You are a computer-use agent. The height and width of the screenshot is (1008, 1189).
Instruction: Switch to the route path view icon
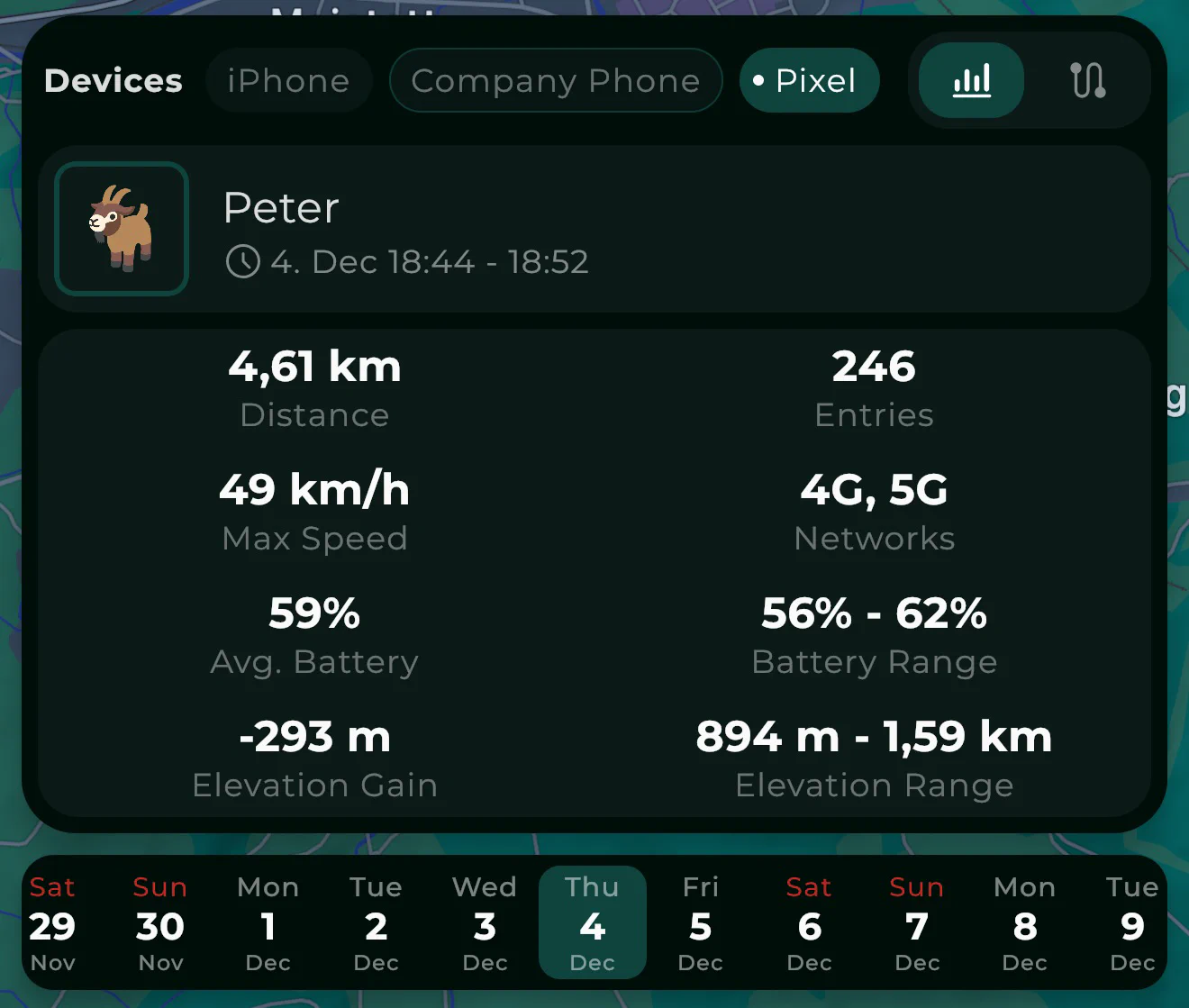point(1087,80)
